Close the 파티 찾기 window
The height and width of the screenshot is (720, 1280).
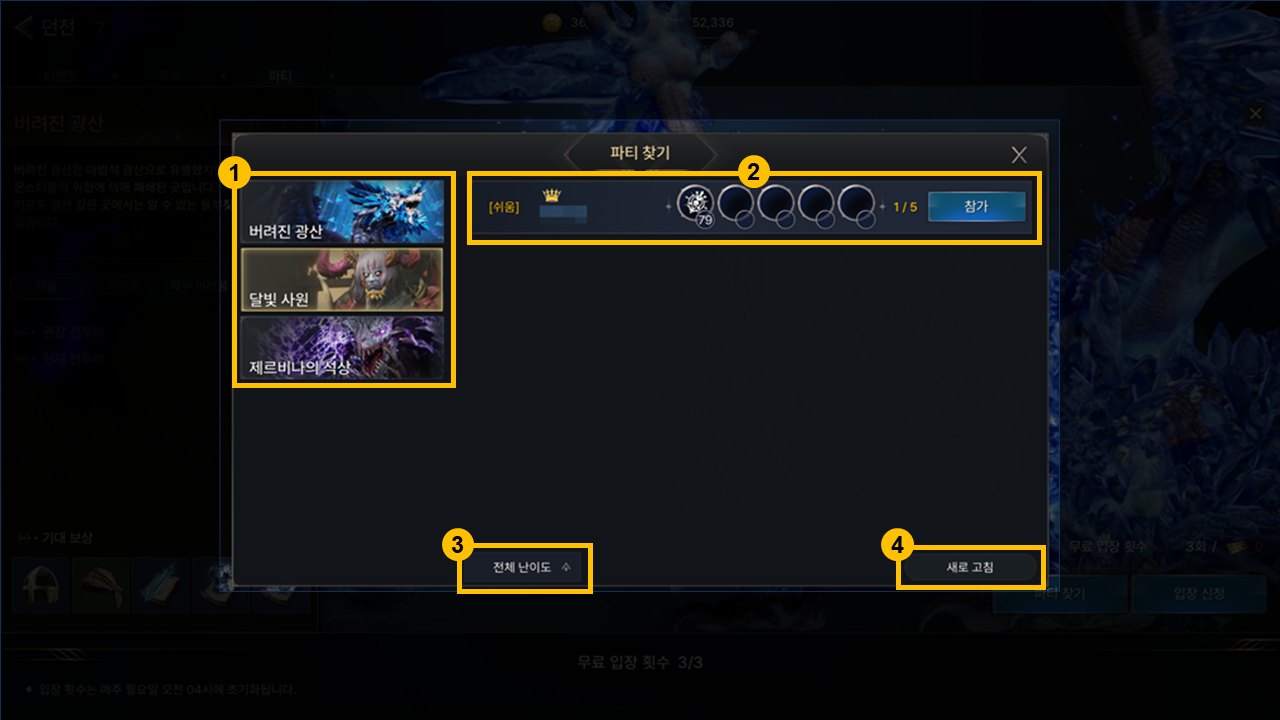point(1019,155)
